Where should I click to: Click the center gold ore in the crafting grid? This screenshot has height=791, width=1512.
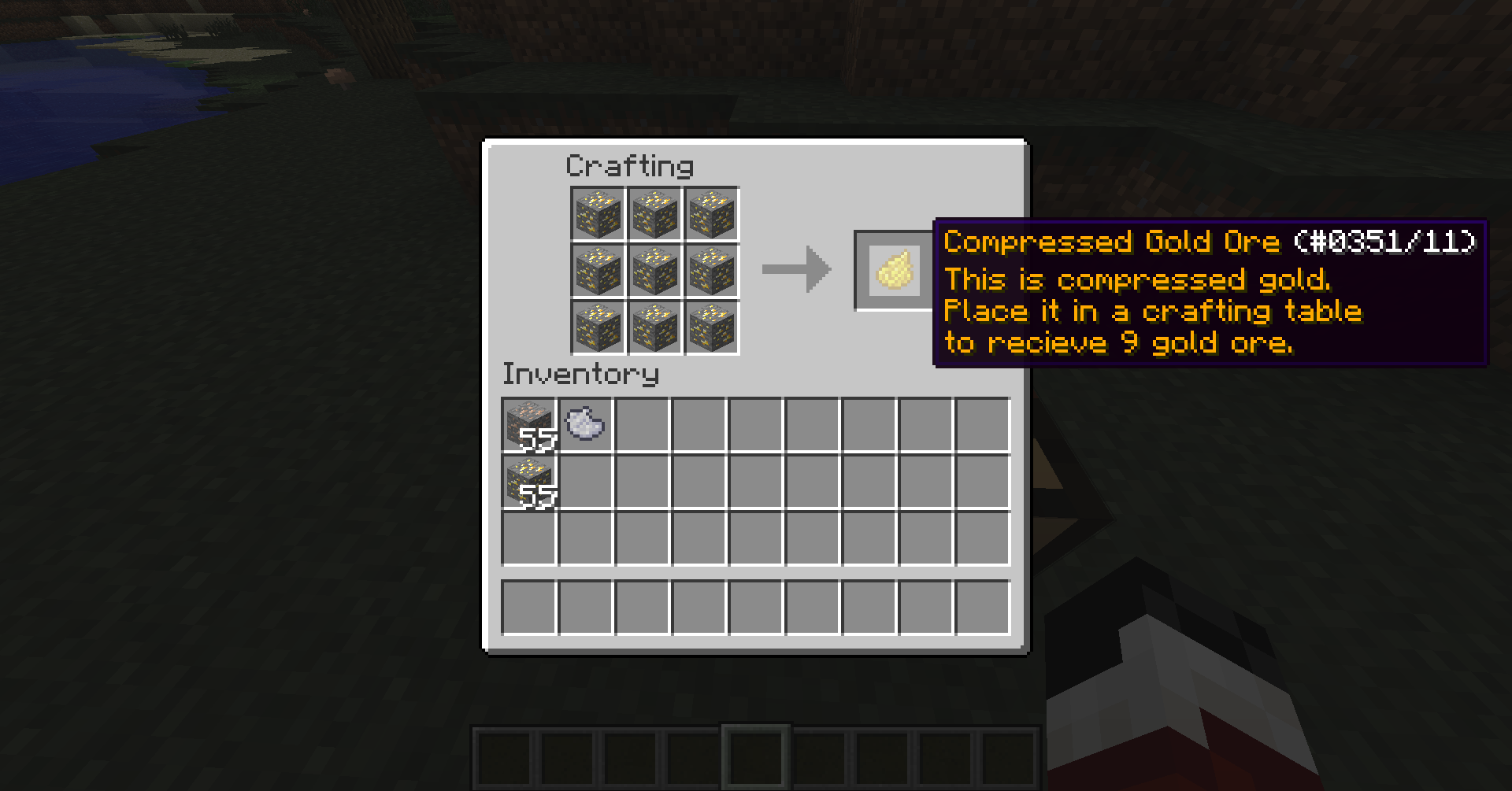(x=654, y=271)
